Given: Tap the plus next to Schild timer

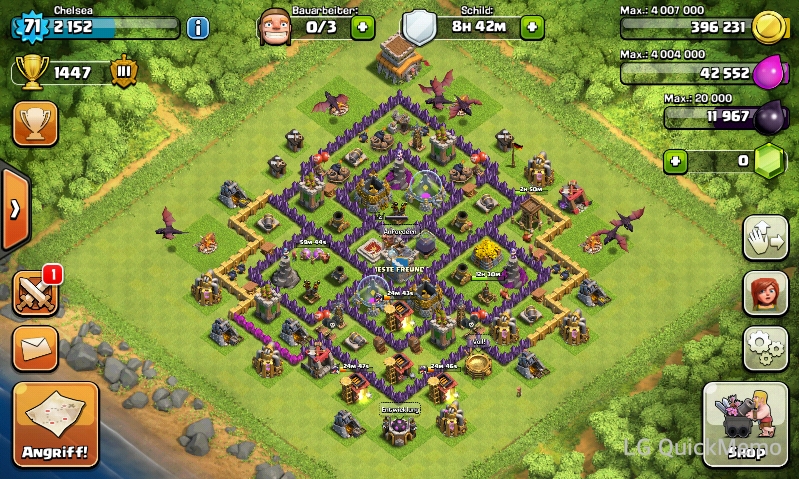Looking at the screenshot, I should pyautogui.click(x=532, y=27).
